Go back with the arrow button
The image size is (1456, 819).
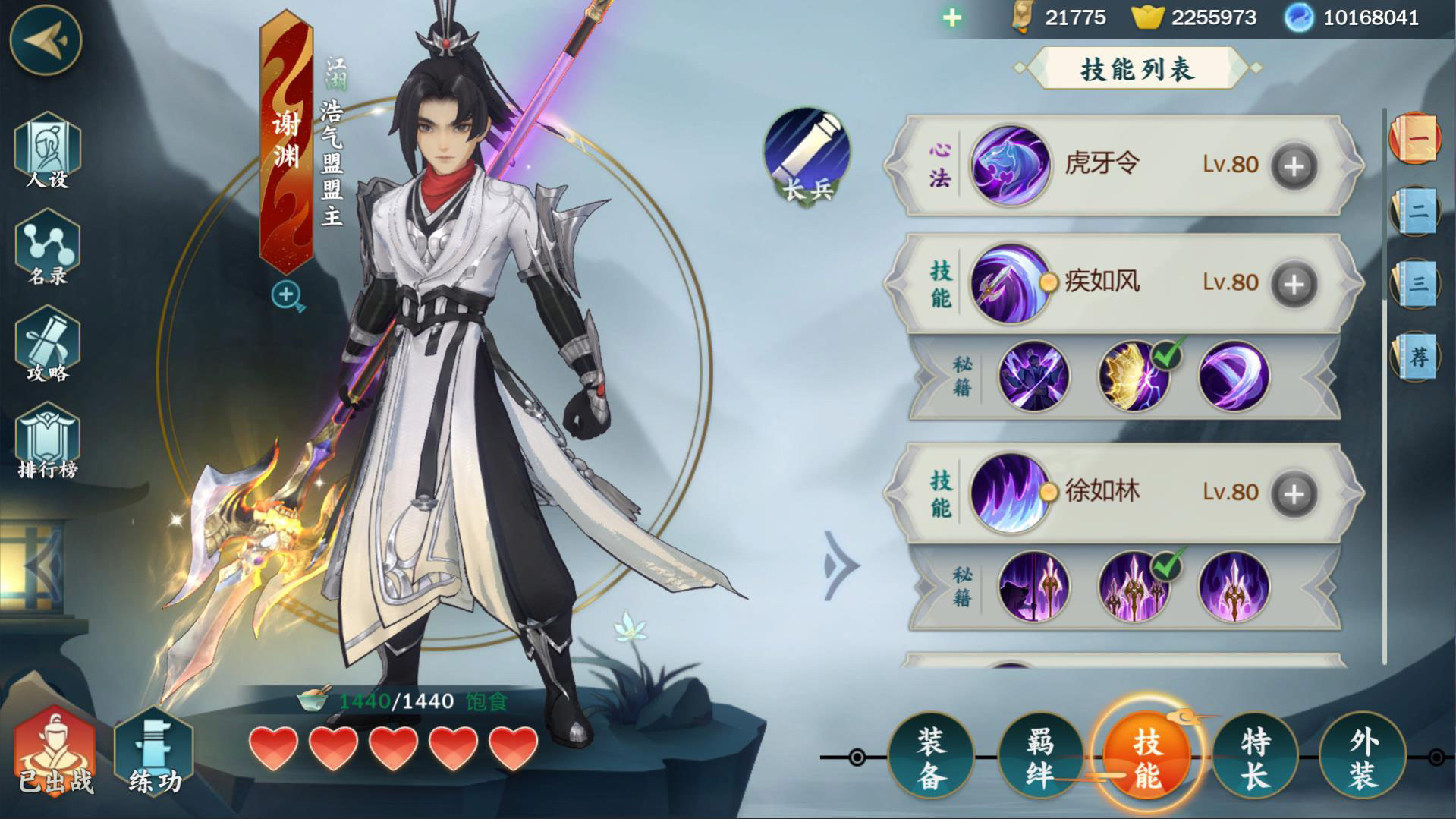coord(45,40)
